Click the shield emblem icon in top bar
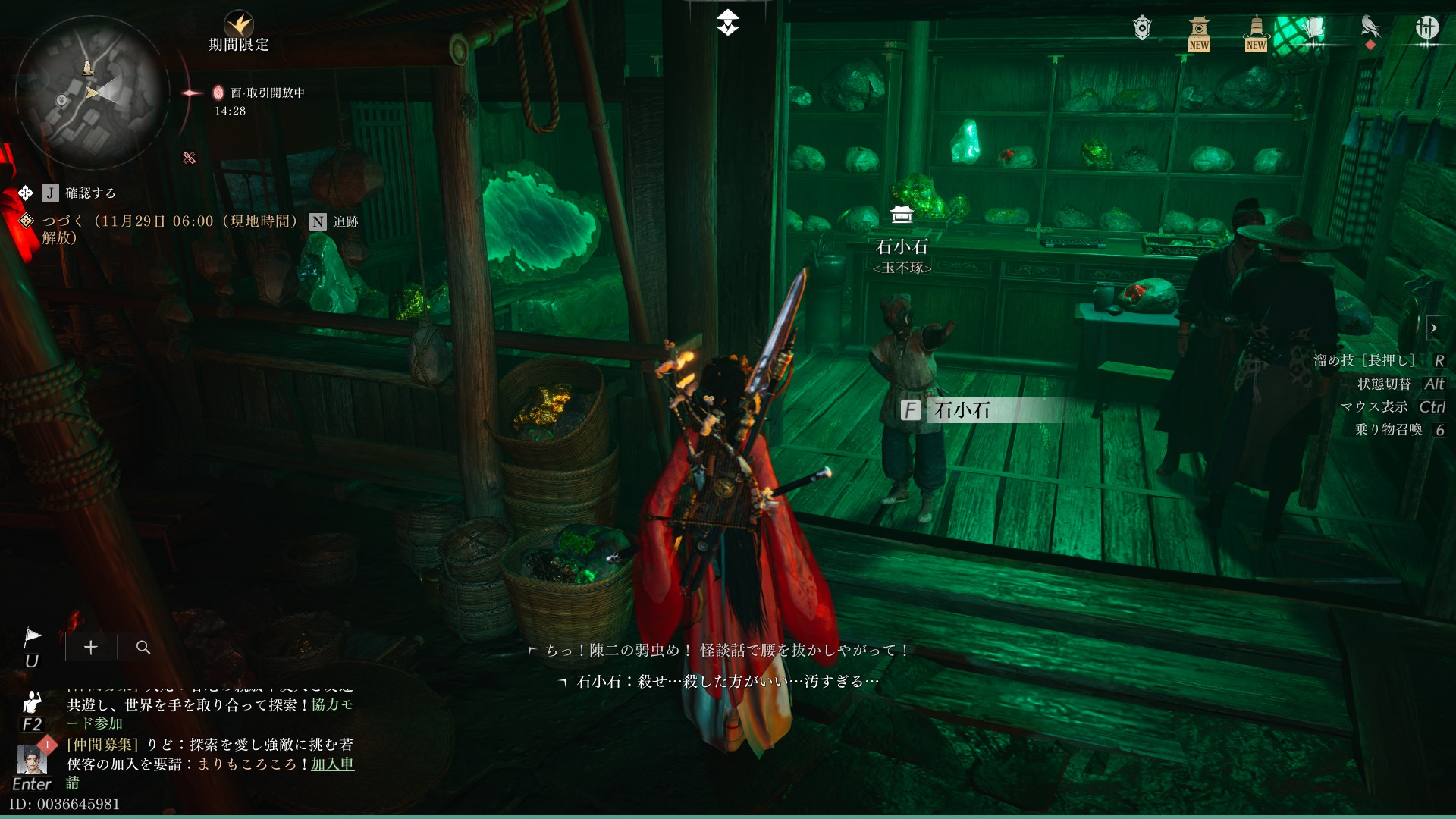Viewport: 1456px width, 819px height. point(1142,28)
